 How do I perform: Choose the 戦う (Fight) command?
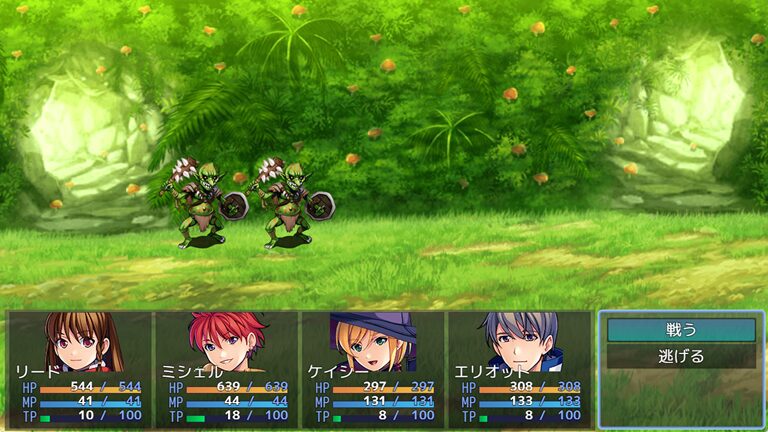[681, 330]
